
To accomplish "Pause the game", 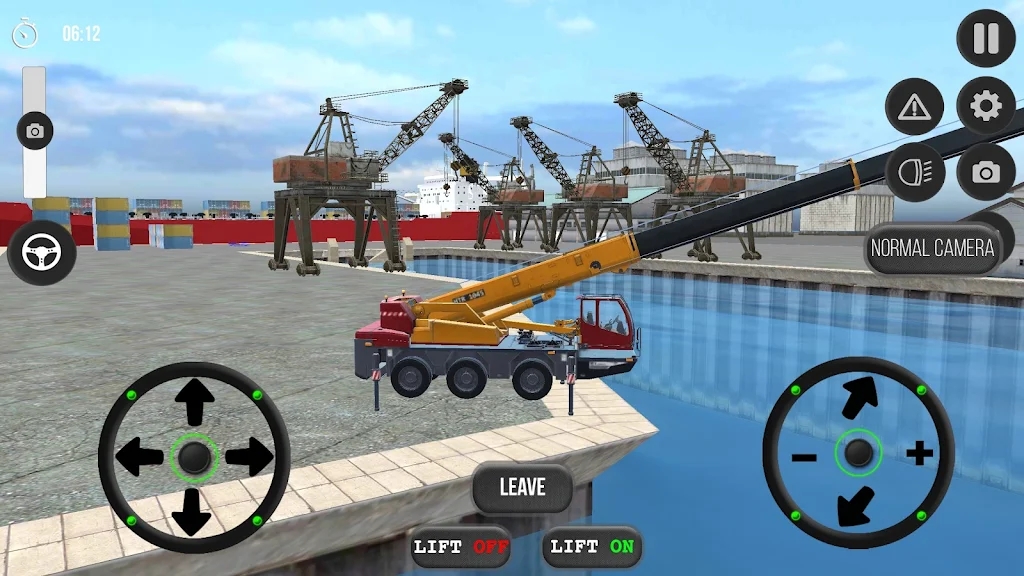I will coord(986,38).
